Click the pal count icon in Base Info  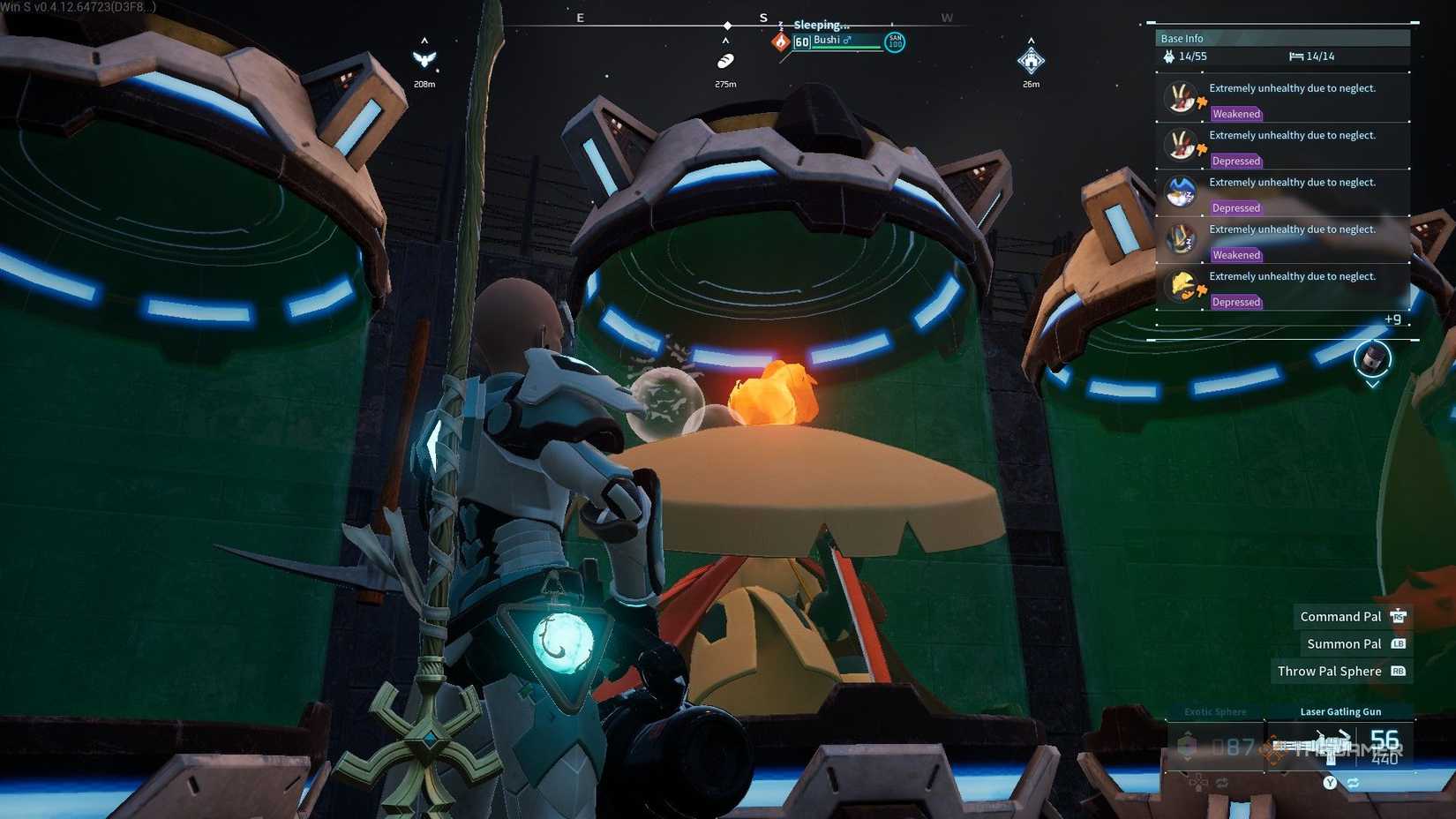tap(1168, 56)
